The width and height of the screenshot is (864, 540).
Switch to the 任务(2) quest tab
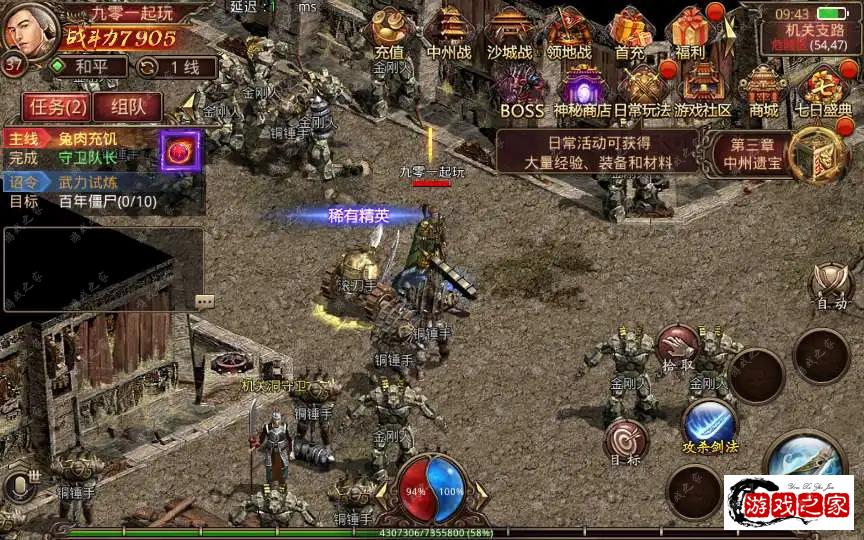click(x=58, y=107)
